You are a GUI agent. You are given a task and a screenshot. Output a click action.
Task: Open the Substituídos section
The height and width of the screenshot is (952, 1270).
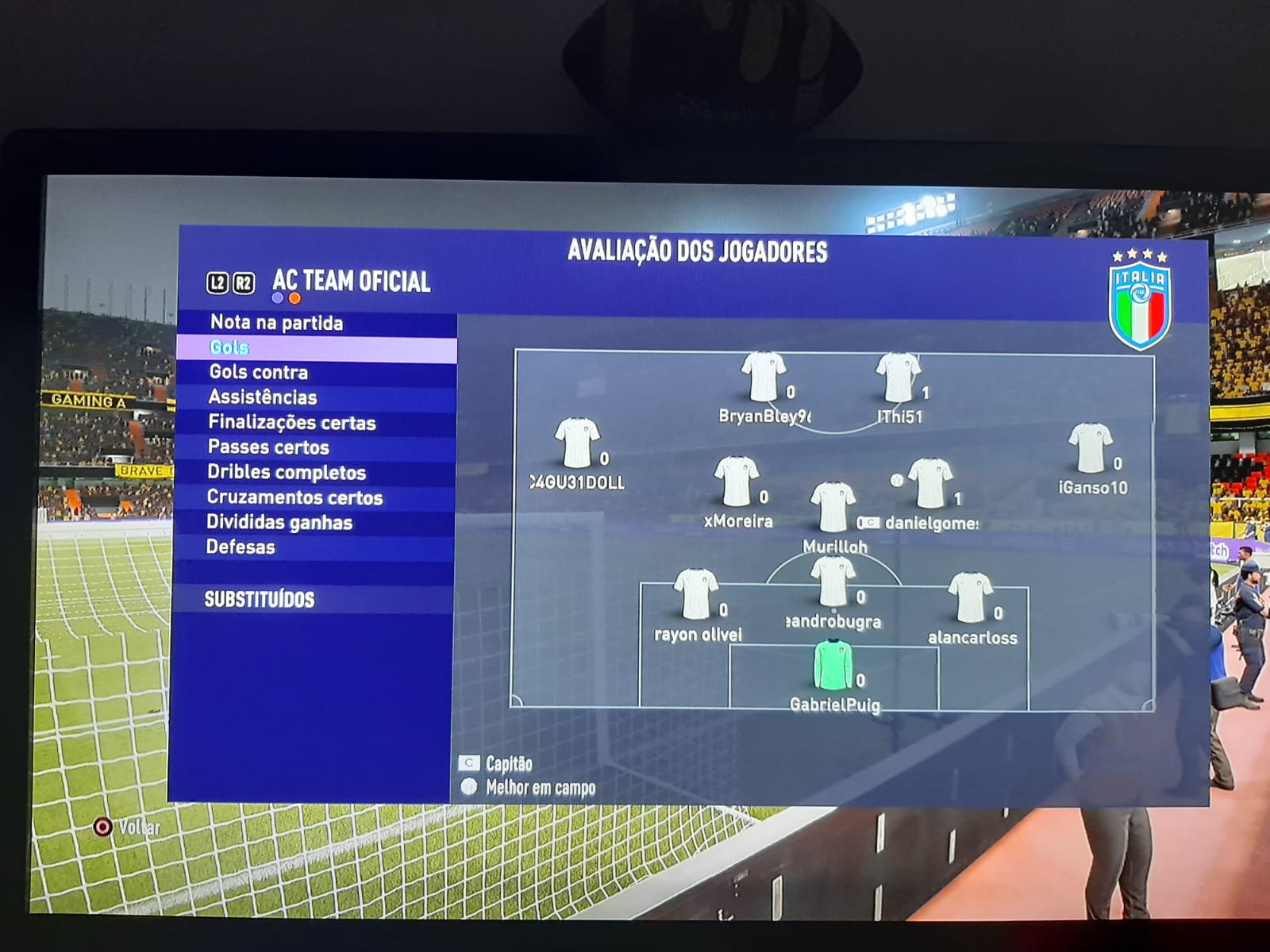point(260,600)
